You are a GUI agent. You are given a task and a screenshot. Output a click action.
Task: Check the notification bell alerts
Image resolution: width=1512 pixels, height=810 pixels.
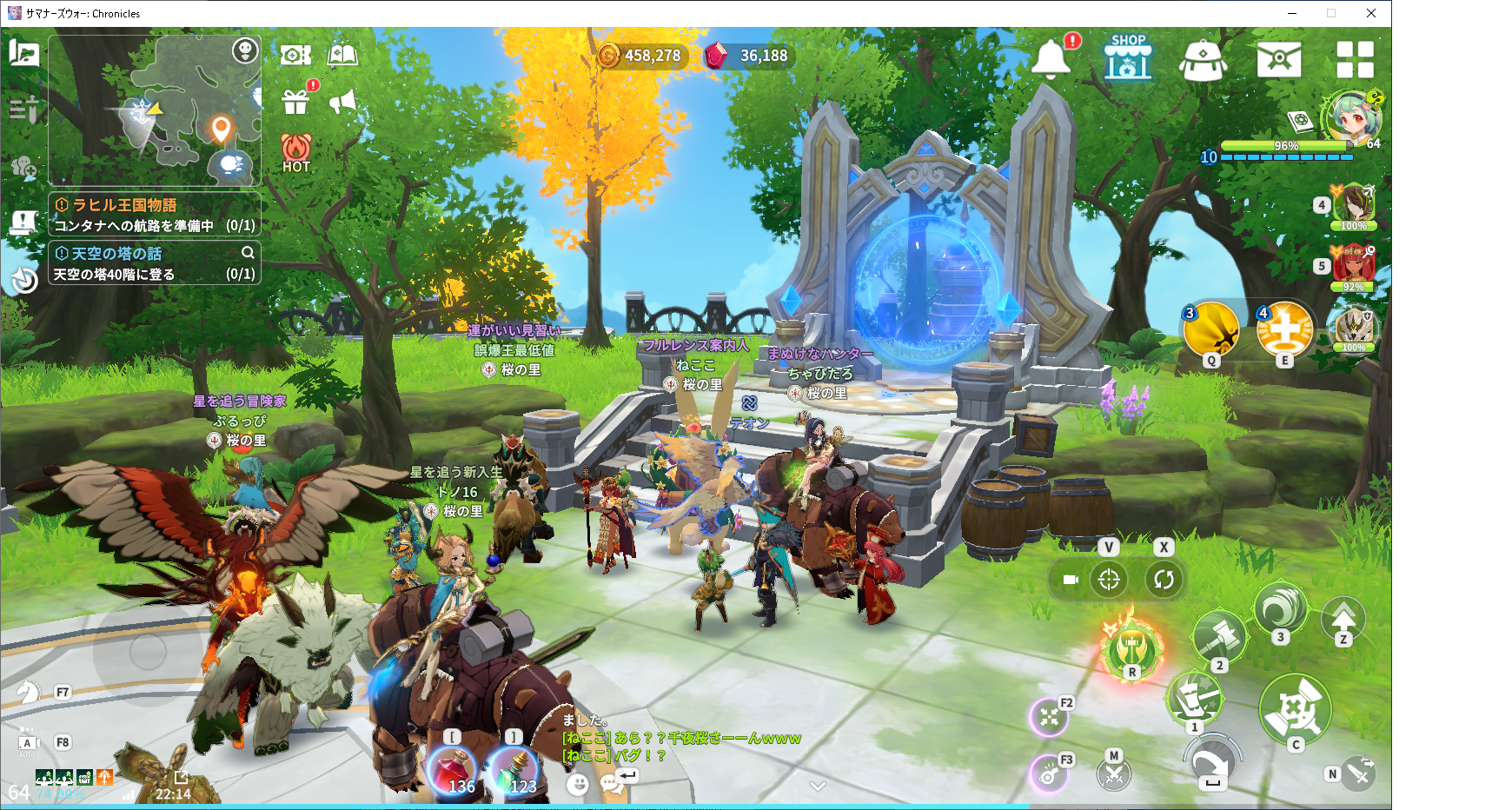[x=1051, y=59]
